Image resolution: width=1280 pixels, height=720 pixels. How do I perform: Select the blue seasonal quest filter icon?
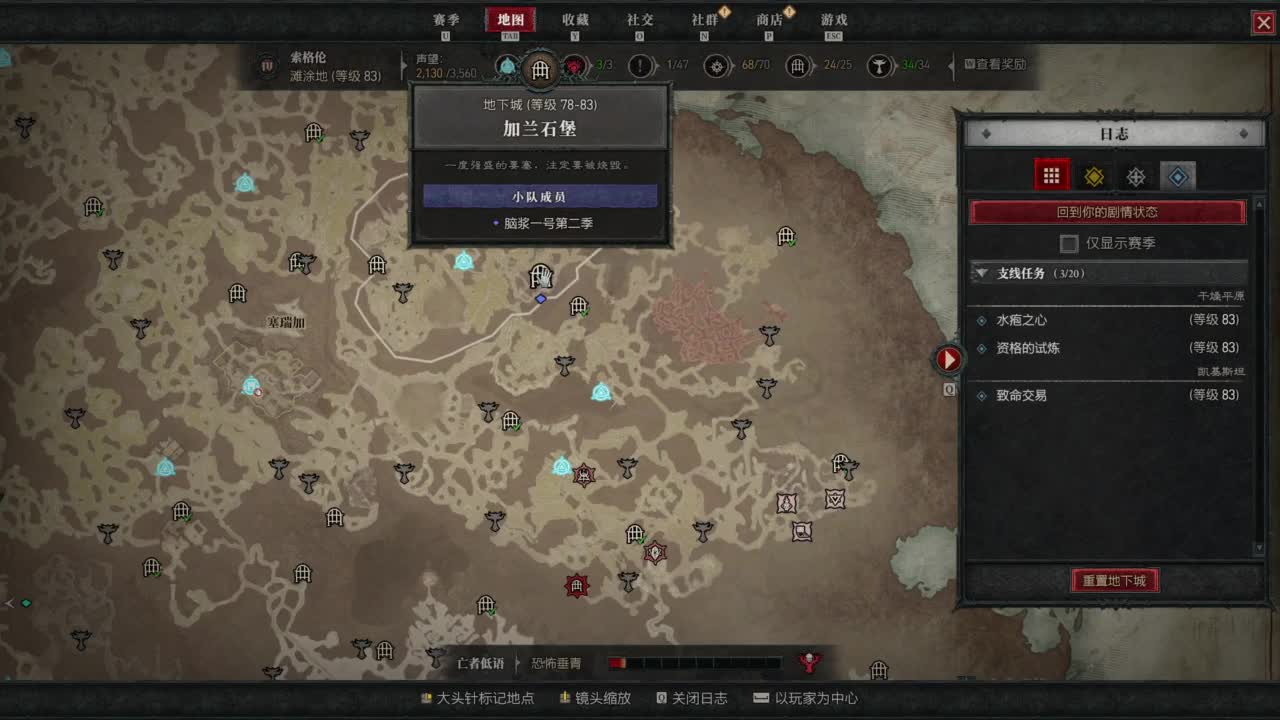tap(1179, 175)
